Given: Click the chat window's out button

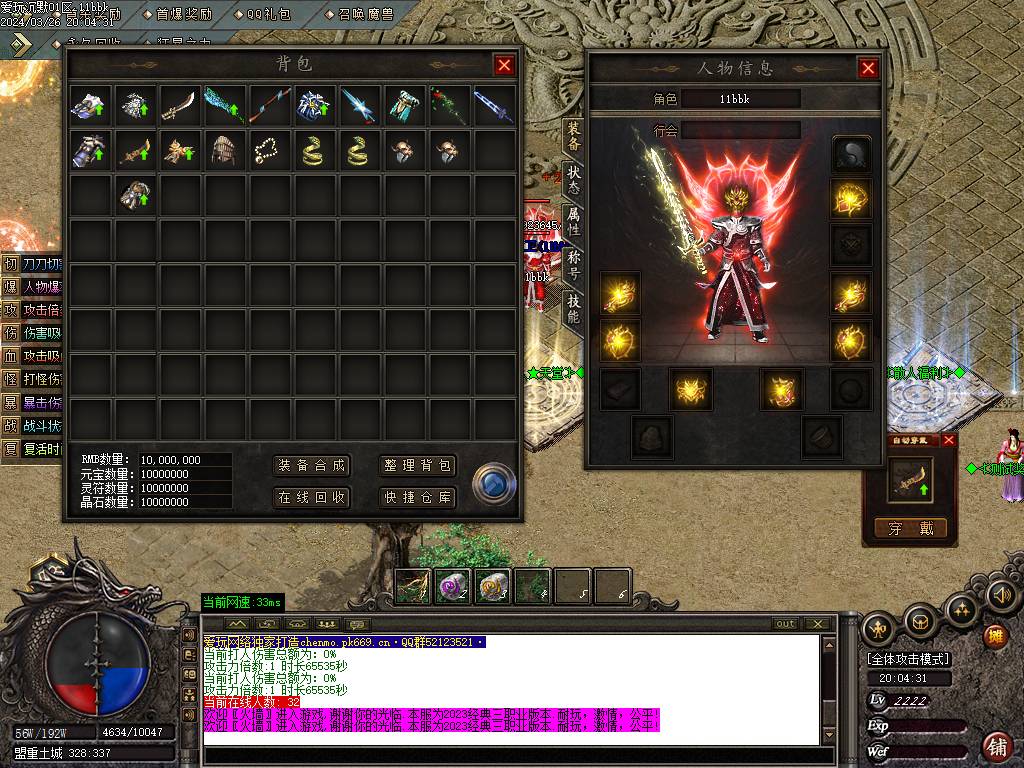Looking at the screenshot, I should click(786, 624).
